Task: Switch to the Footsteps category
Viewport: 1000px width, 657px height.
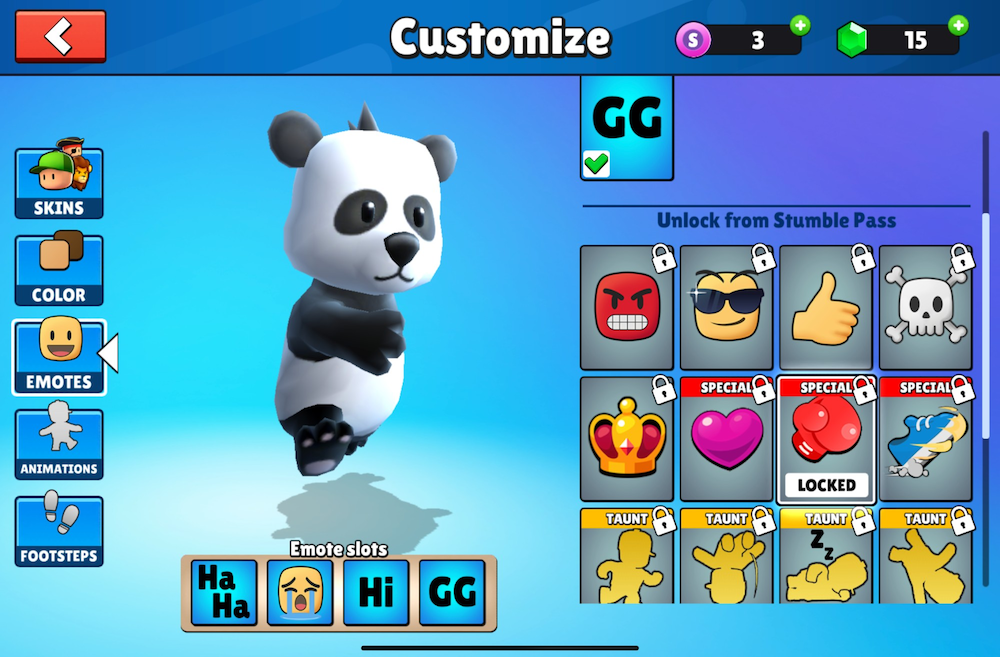Action: point(59,530)
